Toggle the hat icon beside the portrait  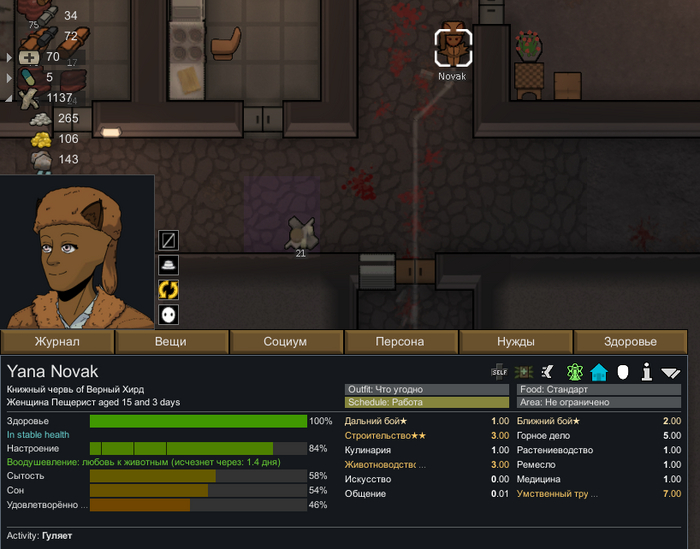[x=169, y=265]
